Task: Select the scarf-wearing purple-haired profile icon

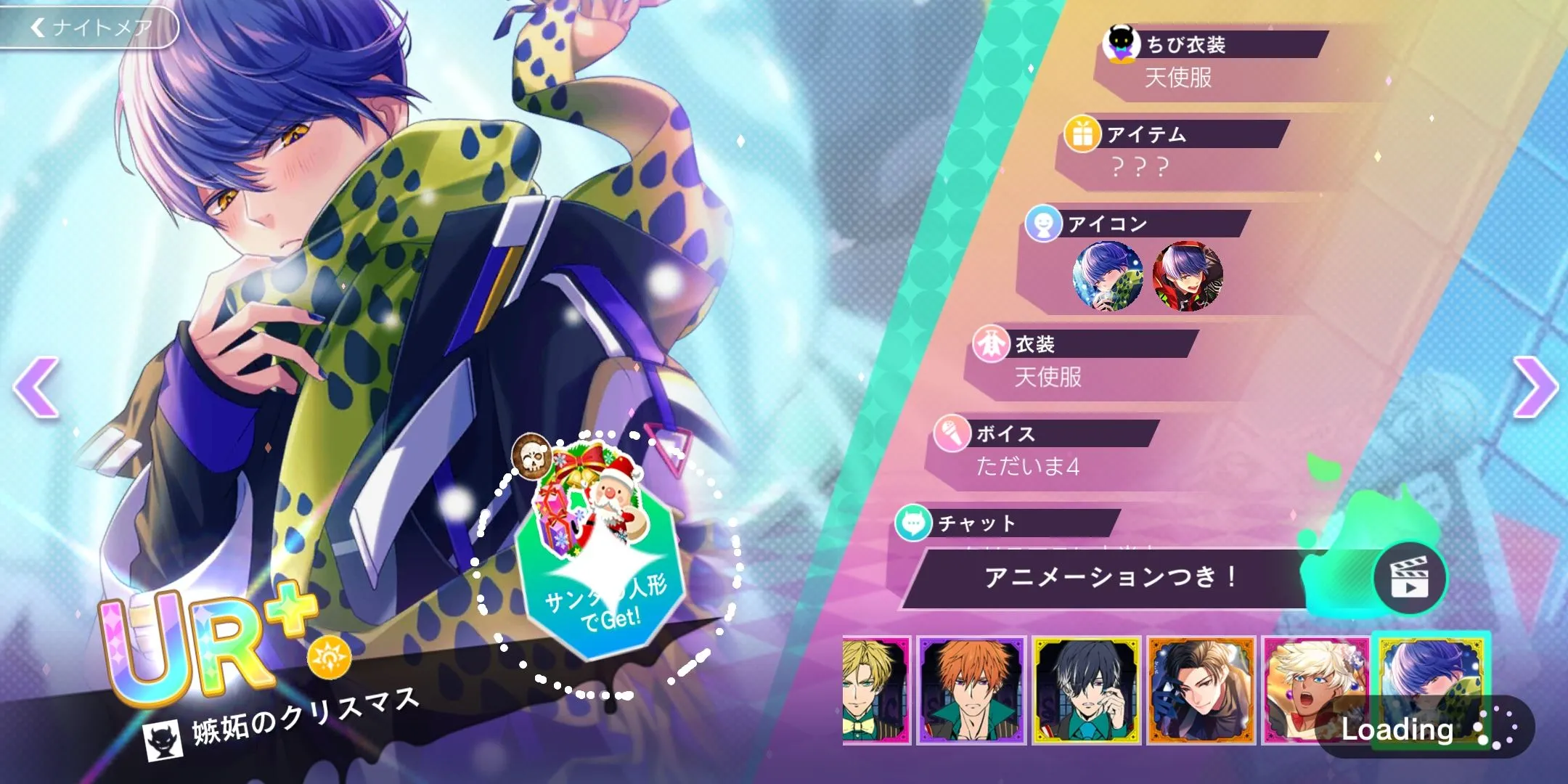Action: [1108, 276]
